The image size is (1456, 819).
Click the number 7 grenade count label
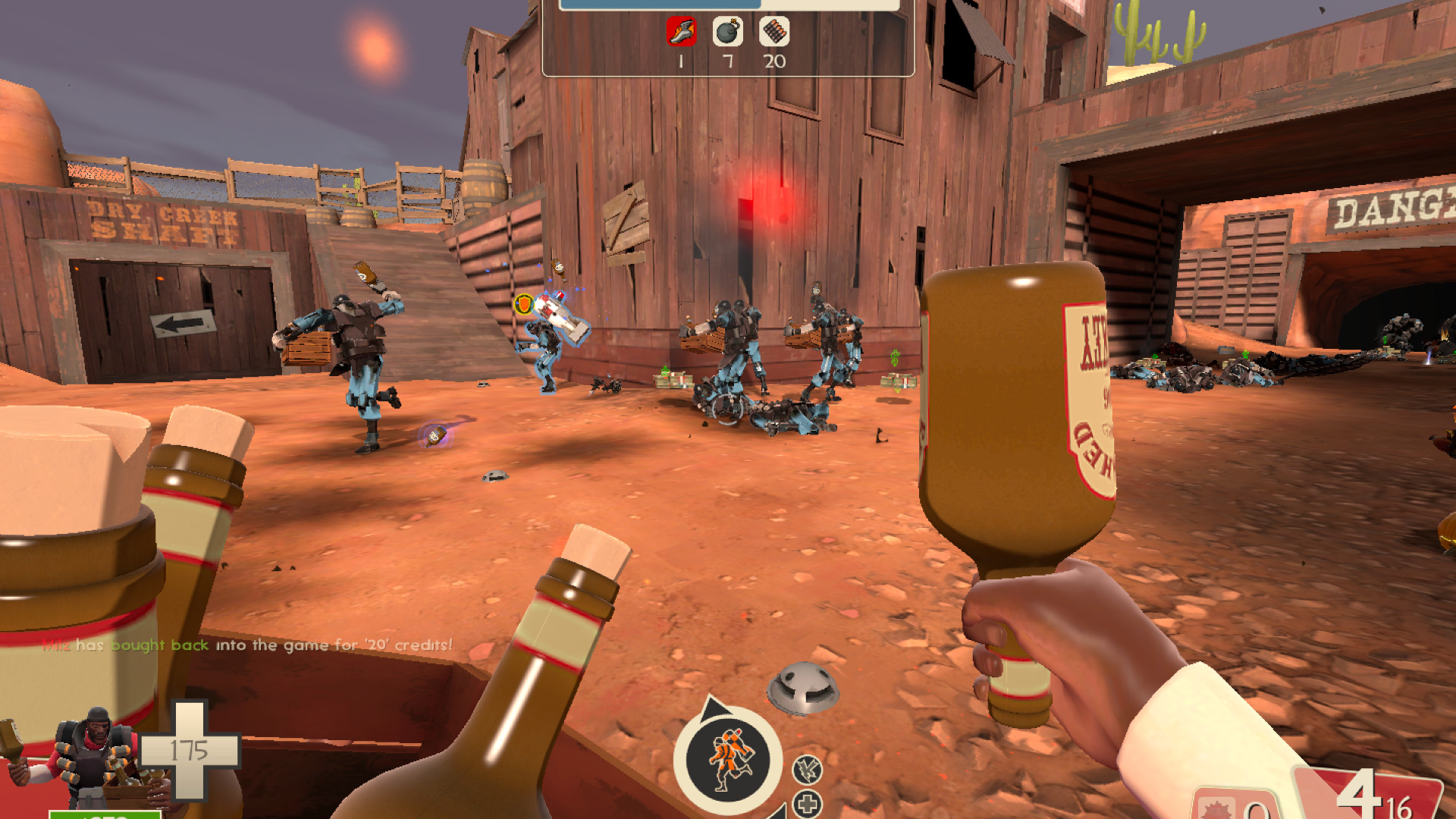coord(726,61)
